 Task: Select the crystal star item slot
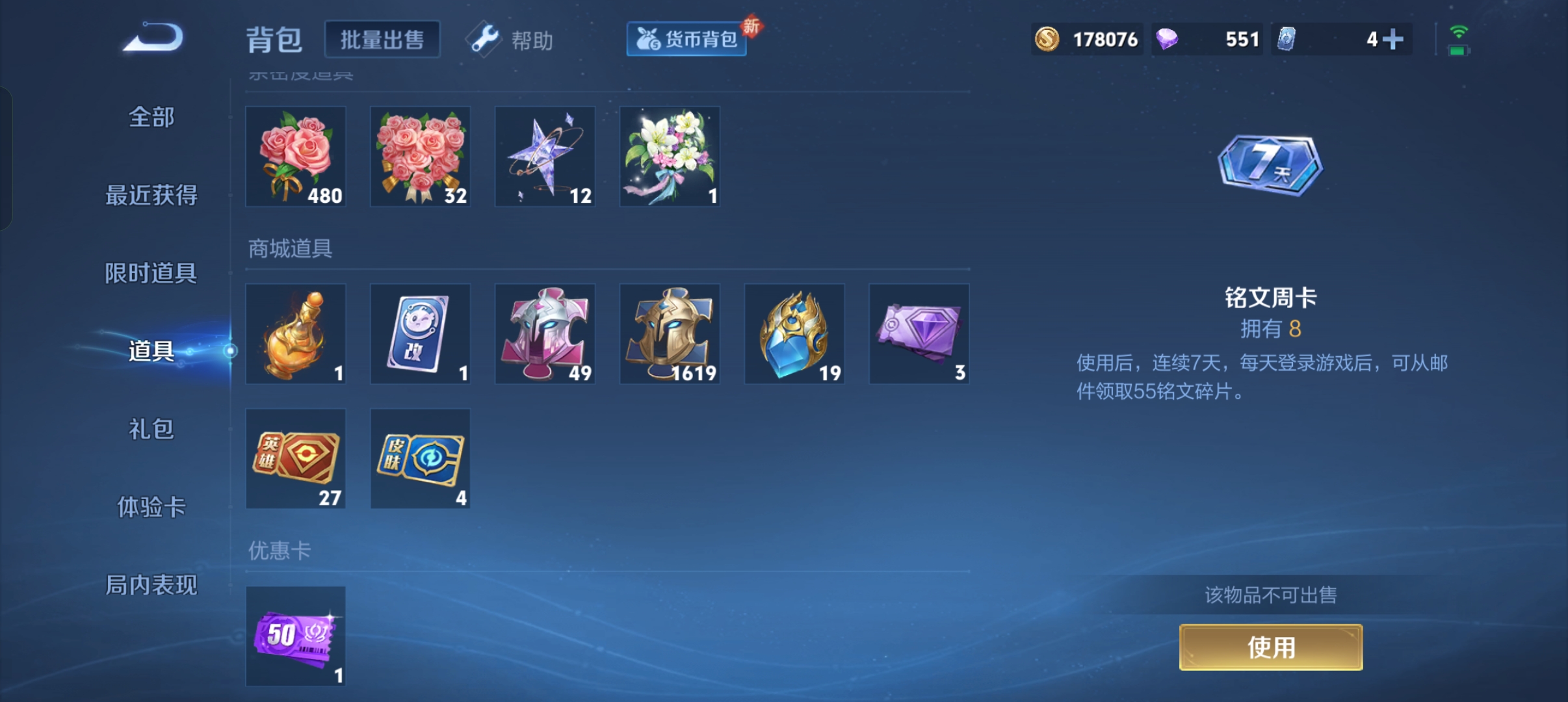click(545, 157)
